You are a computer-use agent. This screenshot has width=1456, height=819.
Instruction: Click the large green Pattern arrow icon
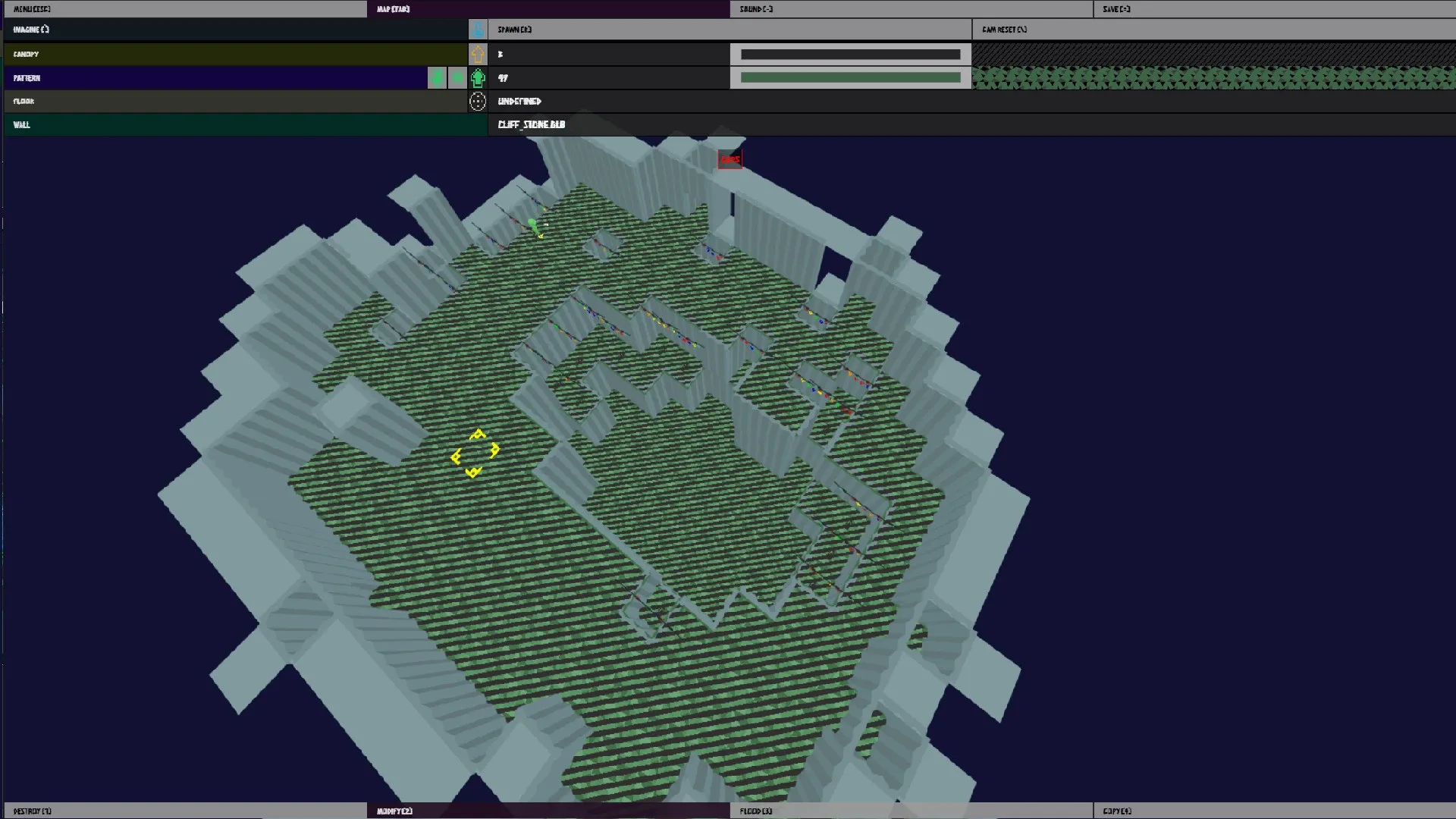(x=478, y=77)
